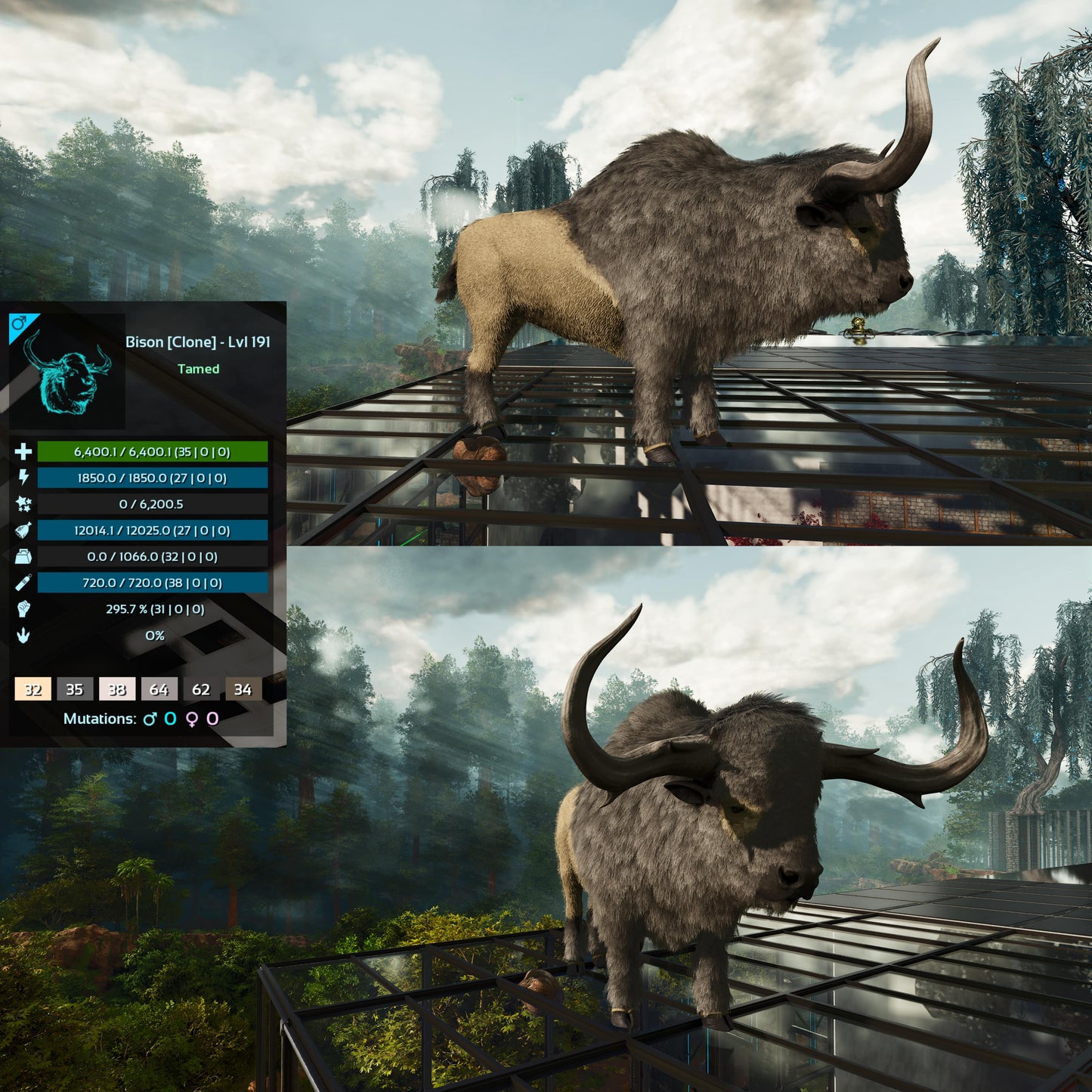The image size is (1092, 1092).
Task: Select the color swatch numbered 32
Action: click(33, 689)
